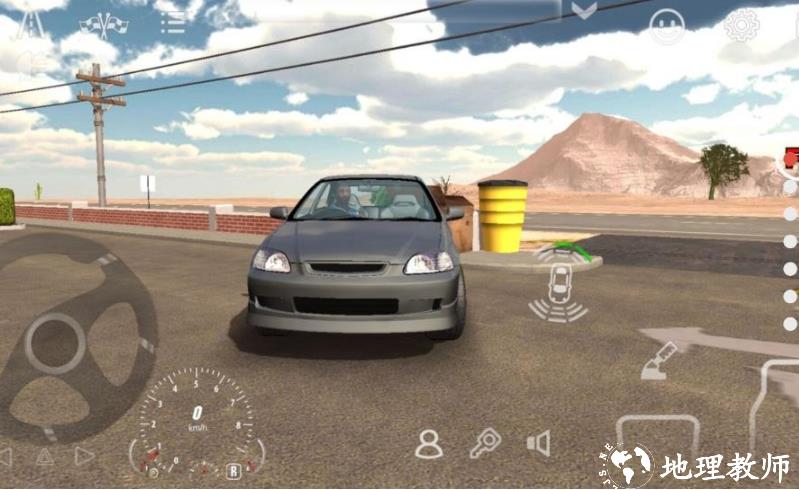
Task: Open the gear settings menu
Action: coord(741,25)
